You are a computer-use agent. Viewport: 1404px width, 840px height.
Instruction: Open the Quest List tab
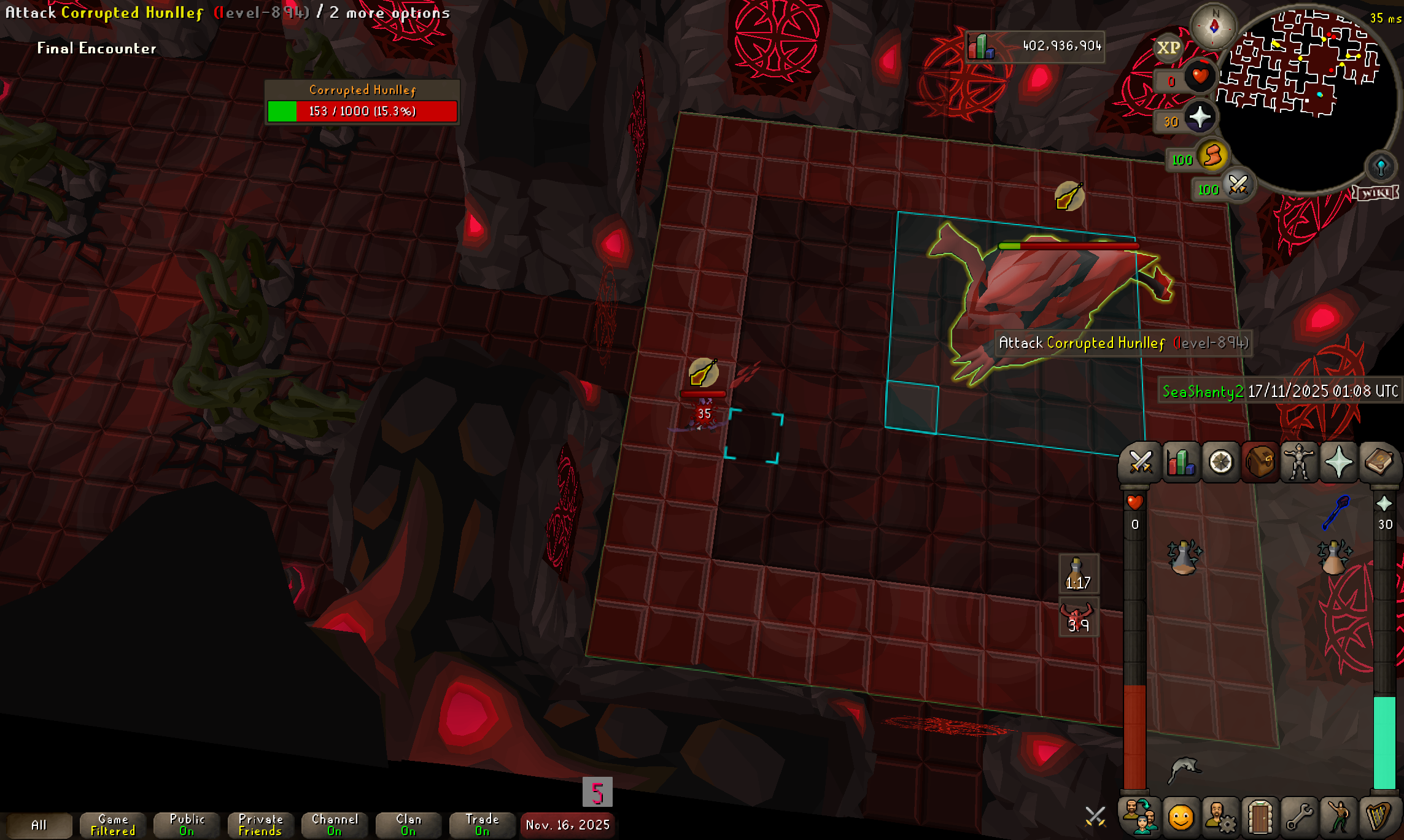coord(1220,462)
